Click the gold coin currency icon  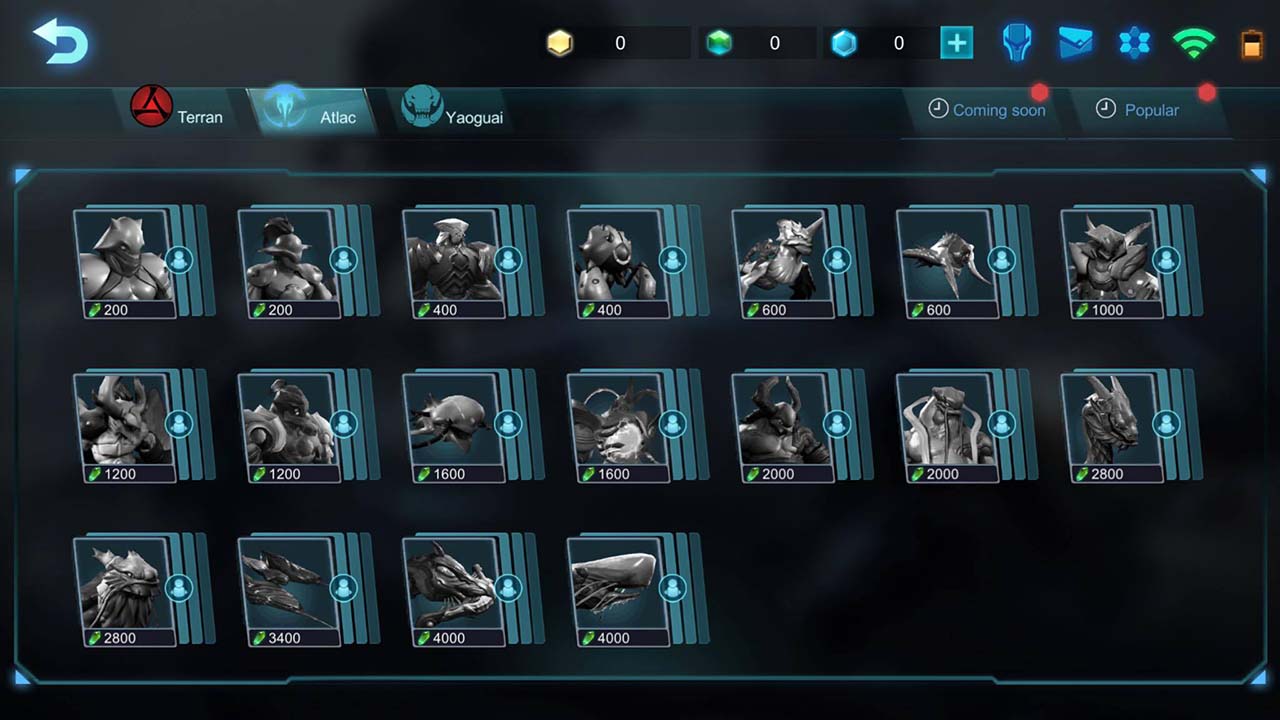(559, 42)
